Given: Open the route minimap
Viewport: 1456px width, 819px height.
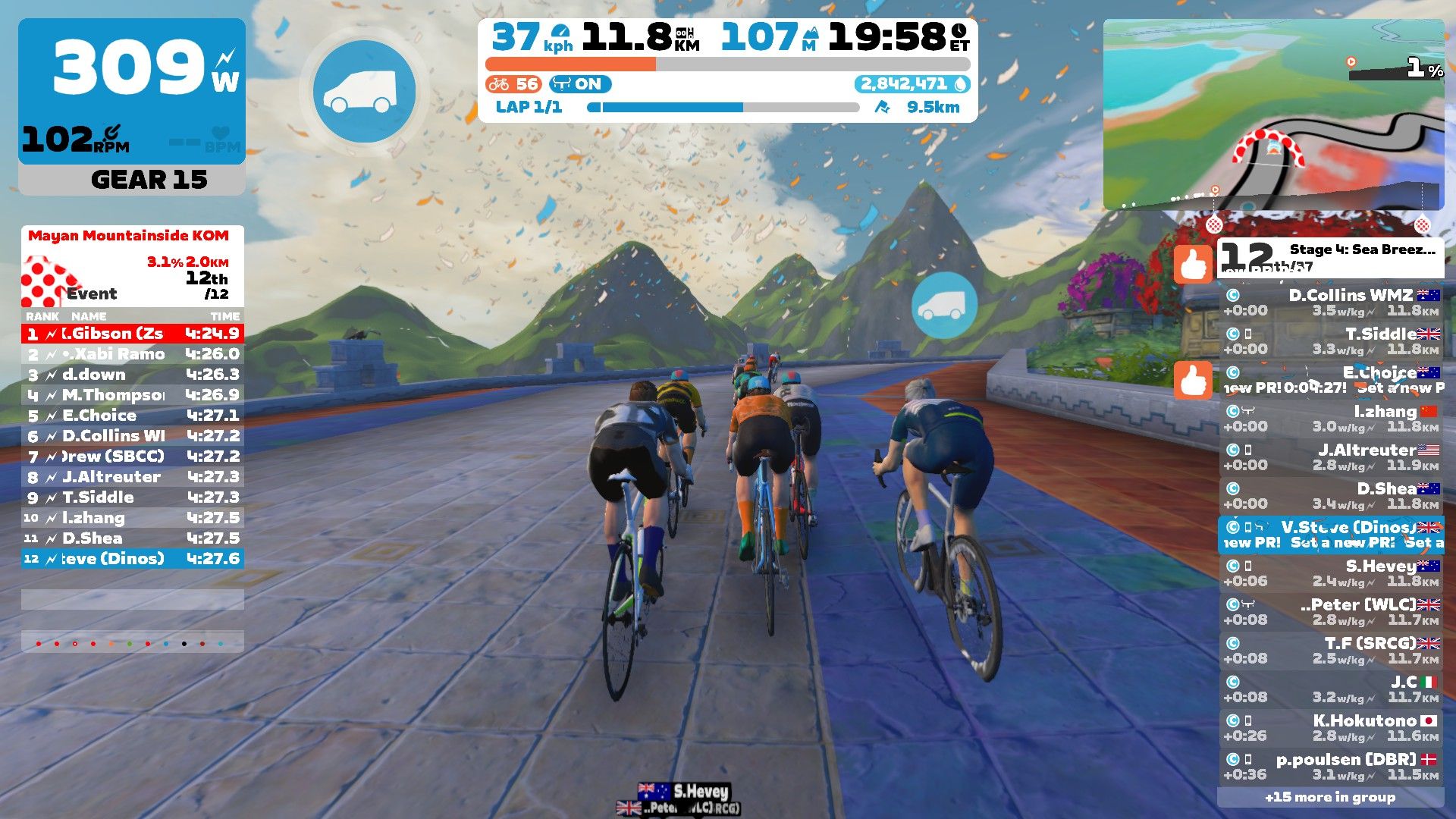Looking at the screenshot, I should [x=1273, y=115].
